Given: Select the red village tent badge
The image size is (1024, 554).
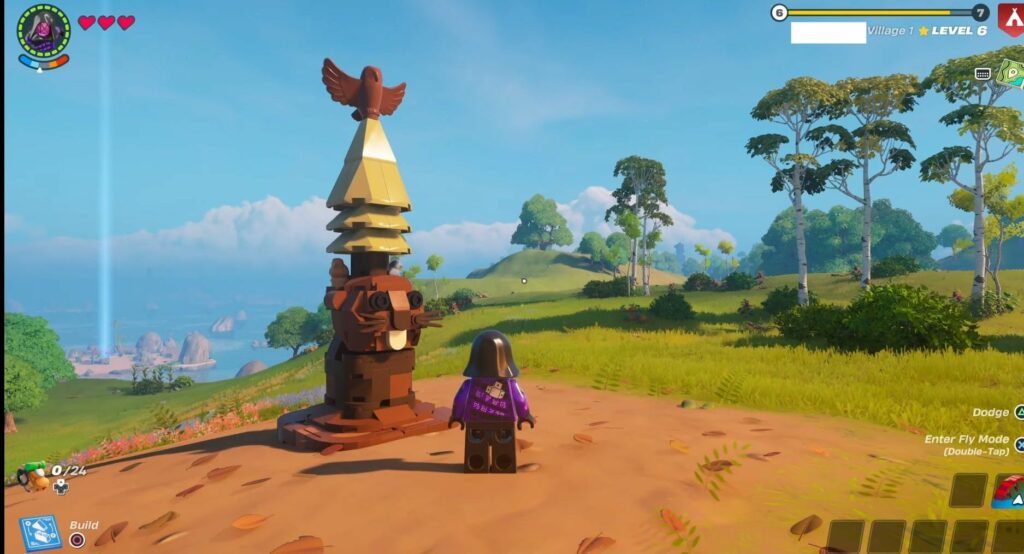Looking at the screenshot, I should [x=1011, y=17].
